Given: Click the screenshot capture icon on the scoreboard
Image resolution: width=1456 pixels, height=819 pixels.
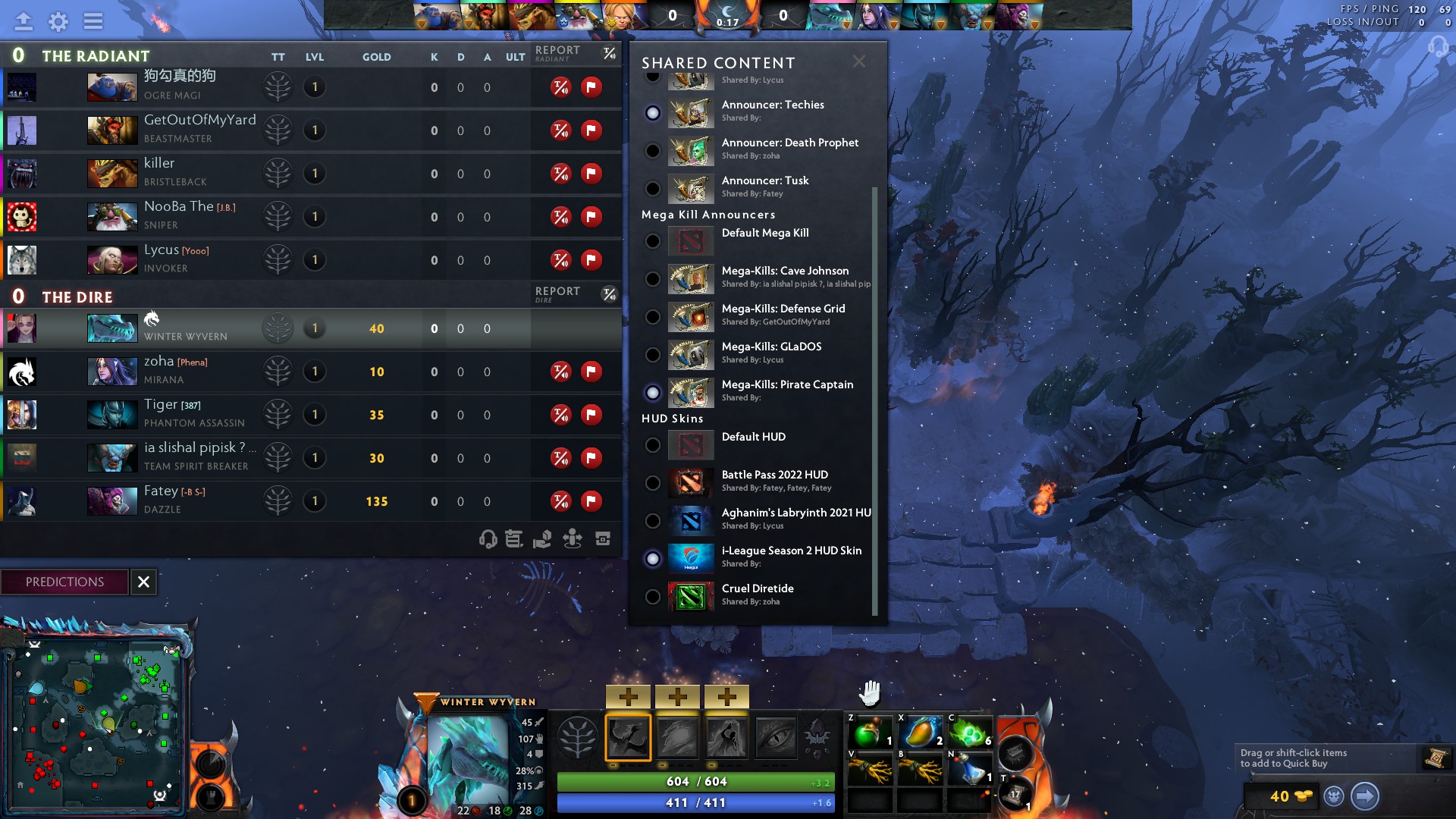Looking at the screenshot, I should coord(601,538).
